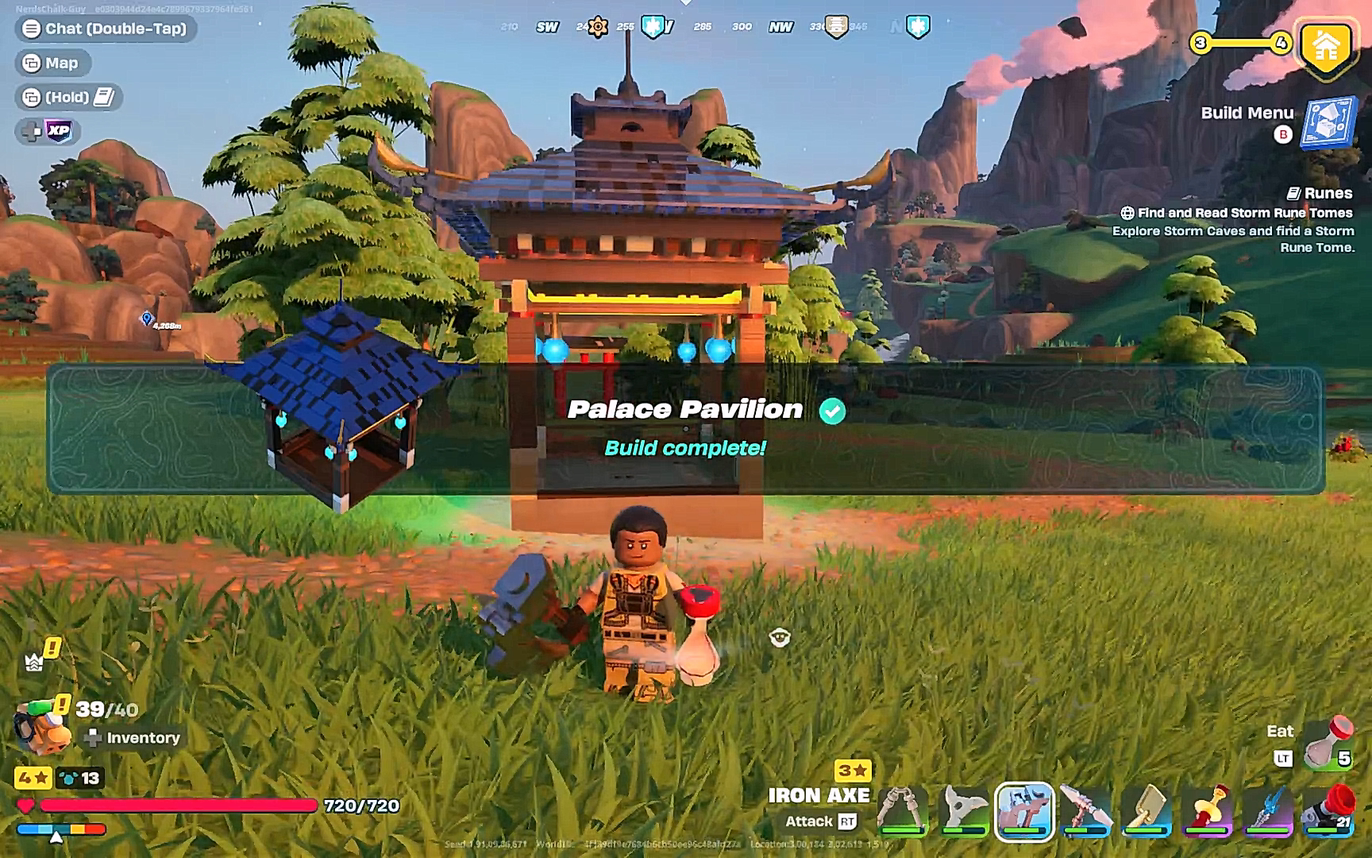Open the Map

point(52,63)
